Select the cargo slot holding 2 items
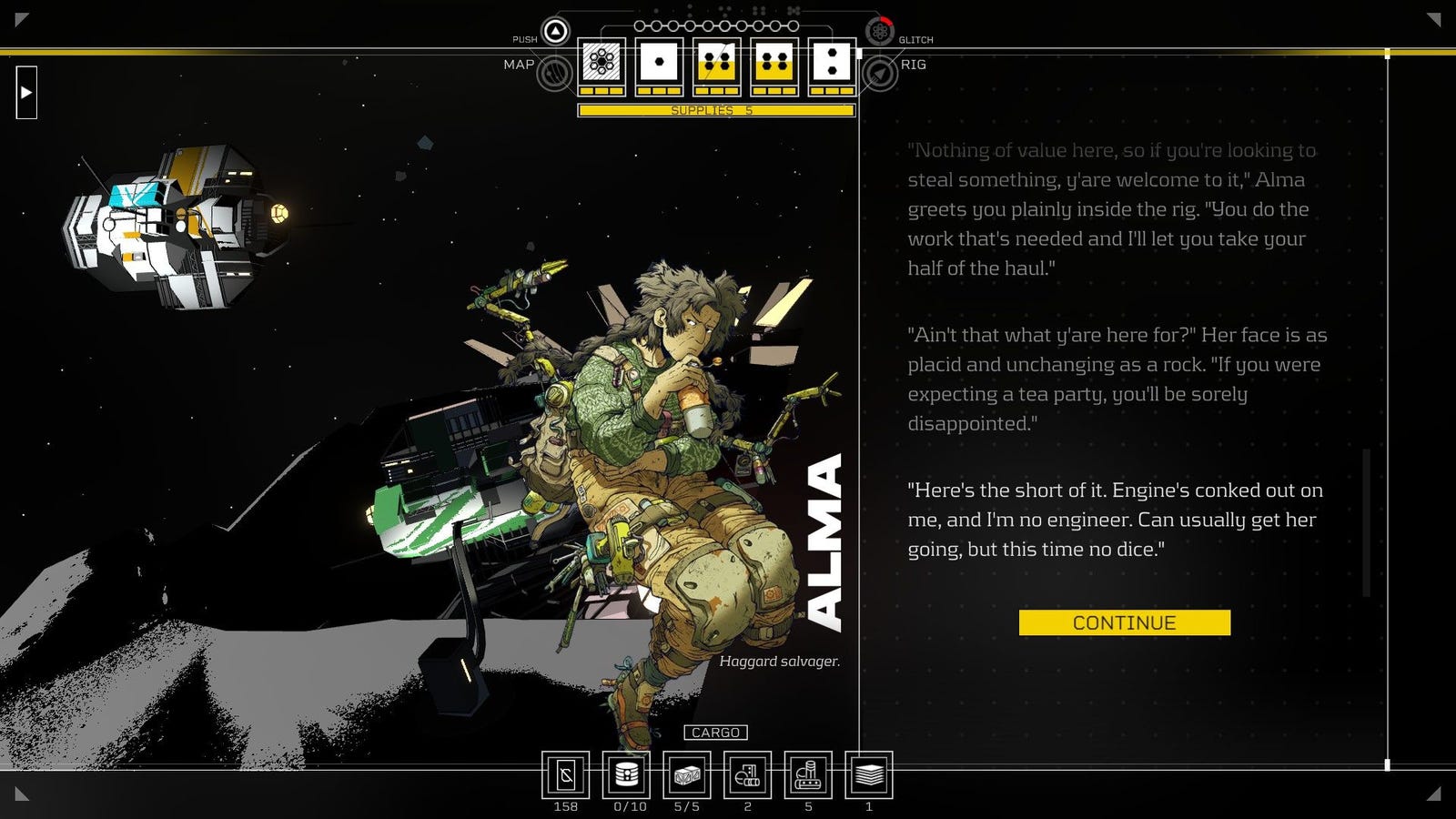Viewport: 1456px width, 819px height. coord(747,775)
